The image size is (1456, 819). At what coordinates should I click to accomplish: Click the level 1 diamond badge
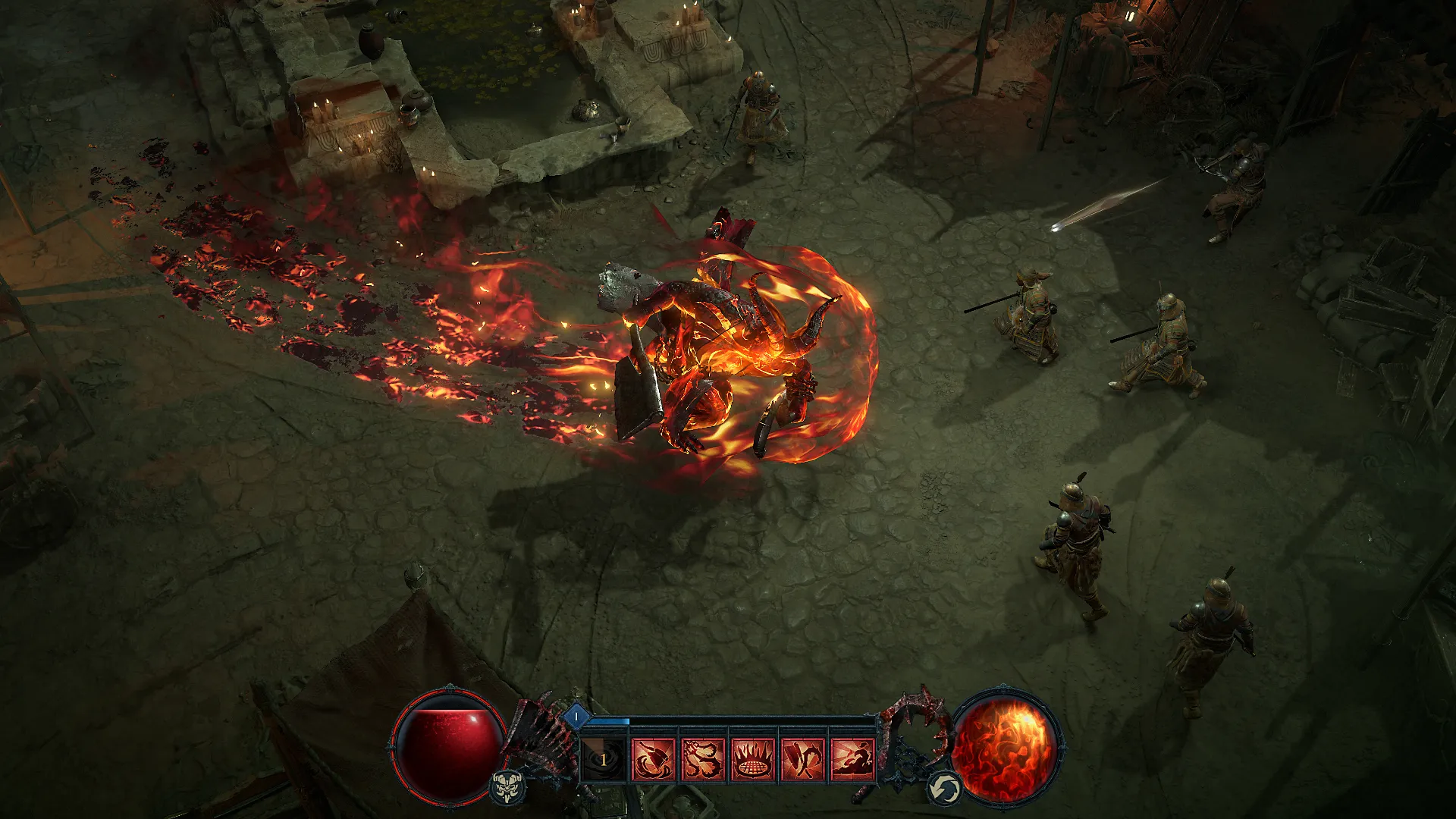pyautogui.click(x=576, y=715)
